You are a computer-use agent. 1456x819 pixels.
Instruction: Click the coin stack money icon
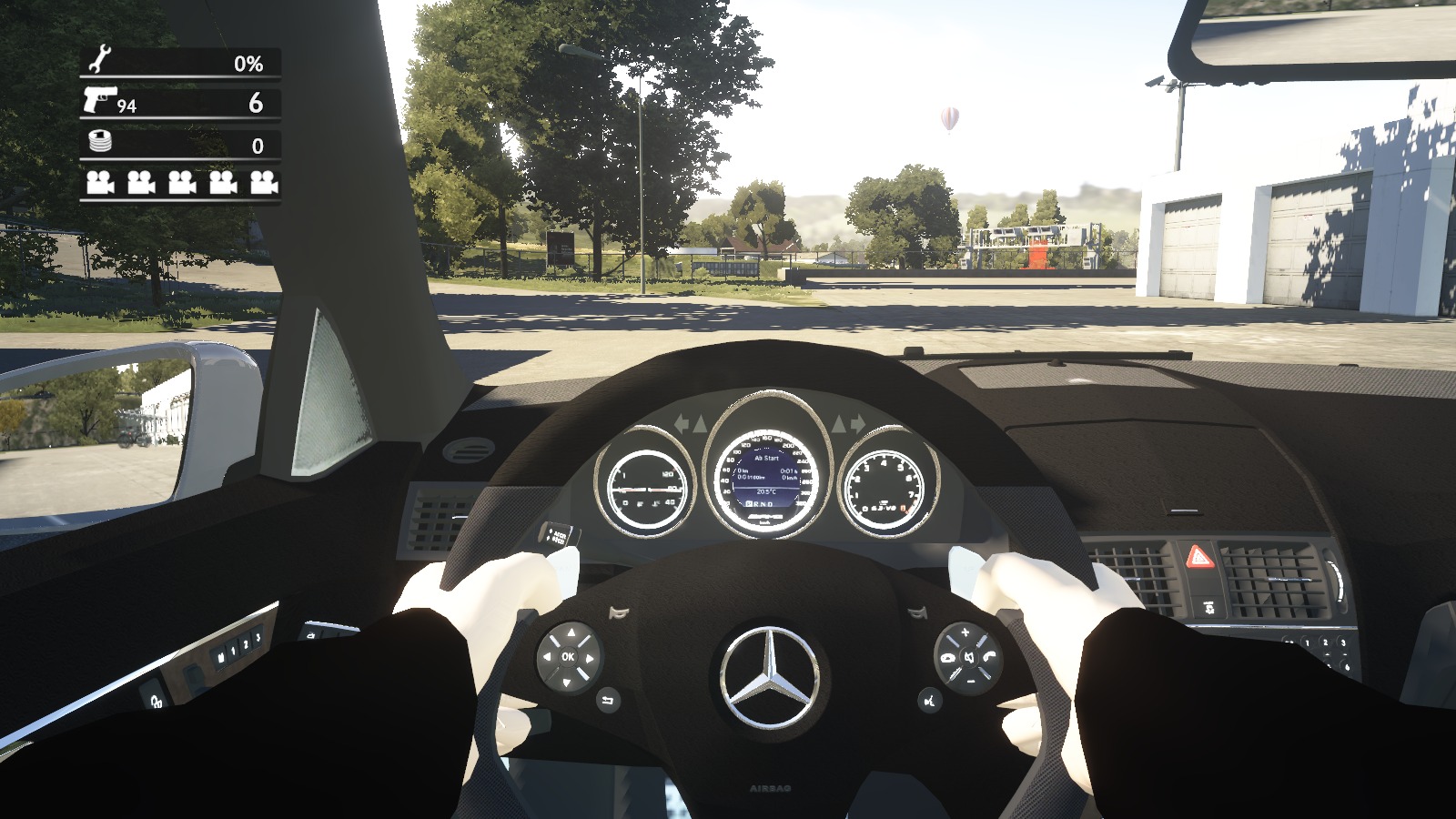(x=98, y=142)
